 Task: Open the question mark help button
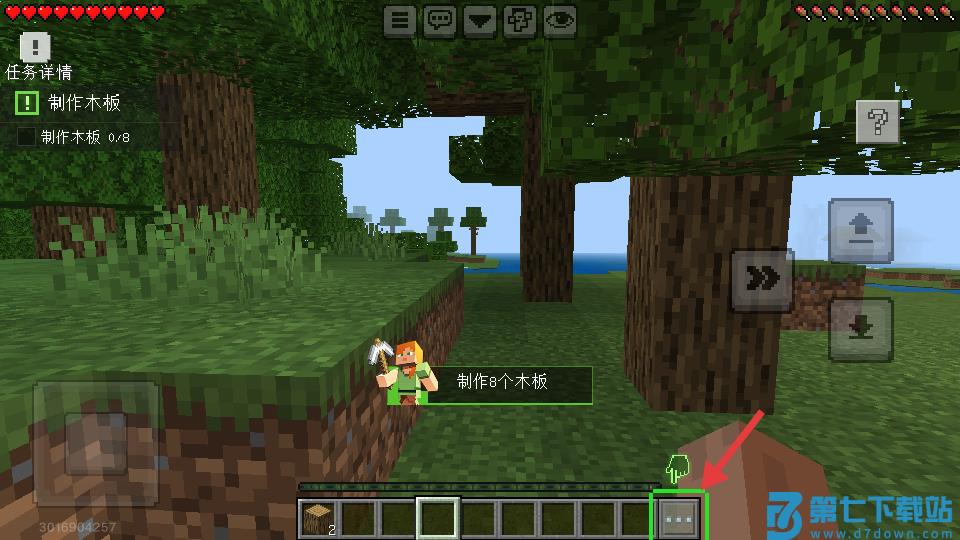tap(878, 123)
